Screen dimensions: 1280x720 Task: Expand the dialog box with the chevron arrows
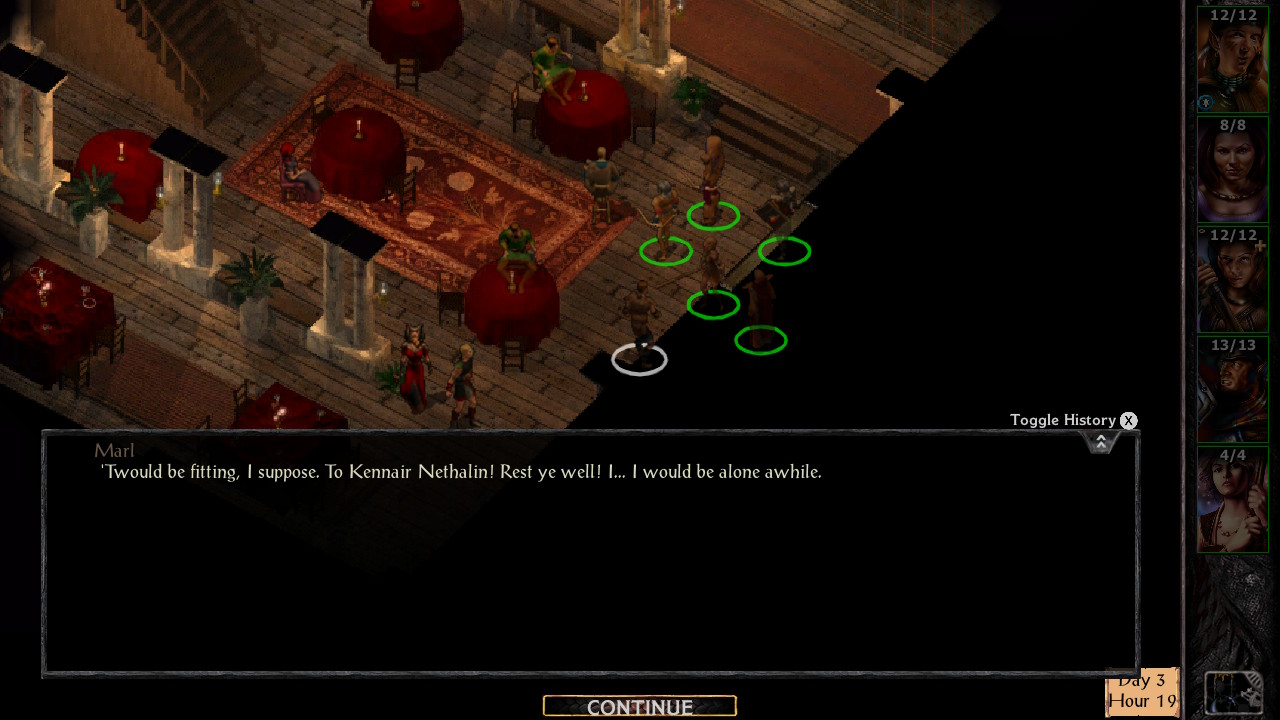coord(1100,440)
